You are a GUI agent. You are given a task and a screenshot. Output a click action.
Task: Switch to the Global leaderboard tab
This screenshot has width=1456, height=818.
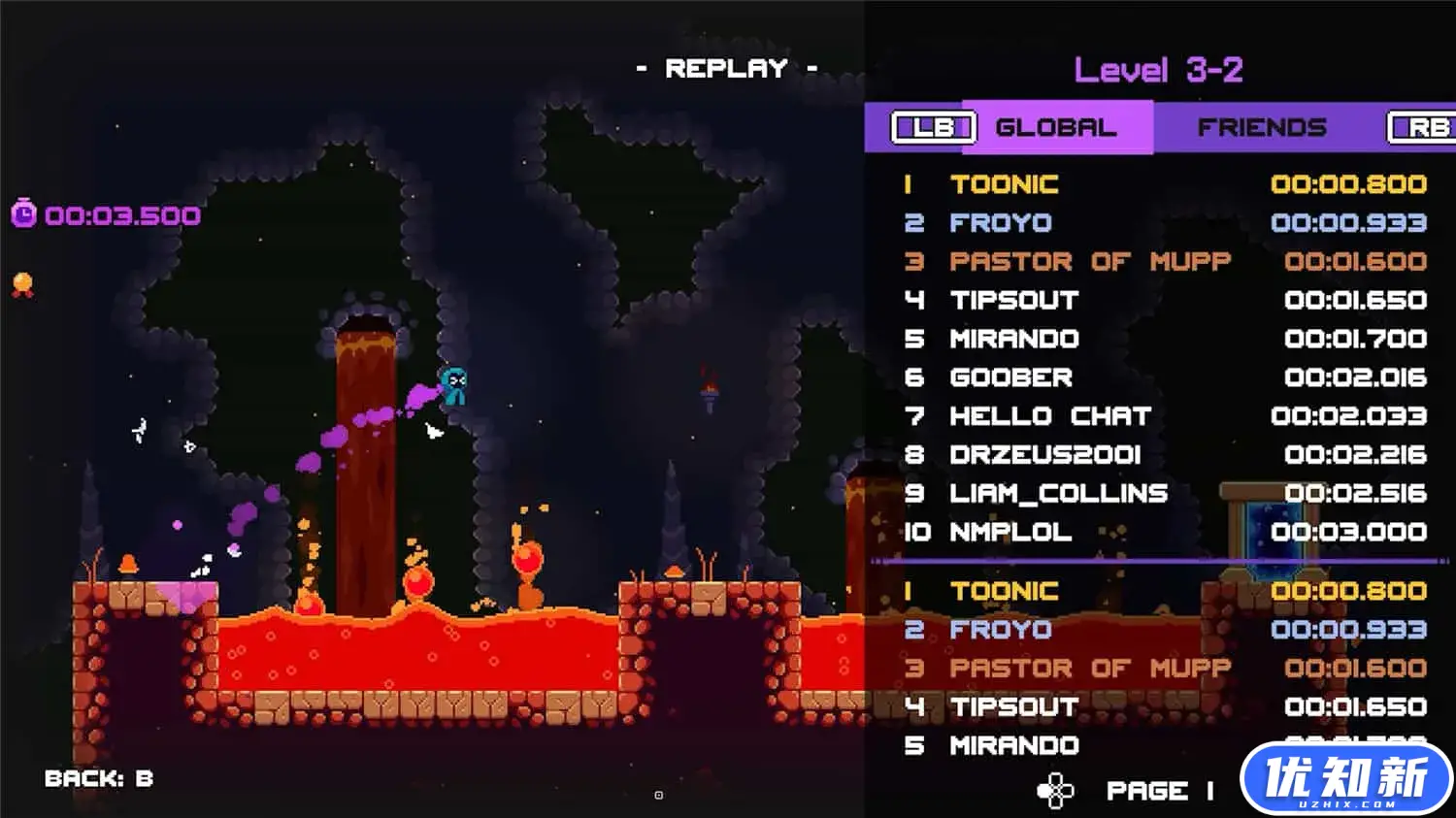1055,128
